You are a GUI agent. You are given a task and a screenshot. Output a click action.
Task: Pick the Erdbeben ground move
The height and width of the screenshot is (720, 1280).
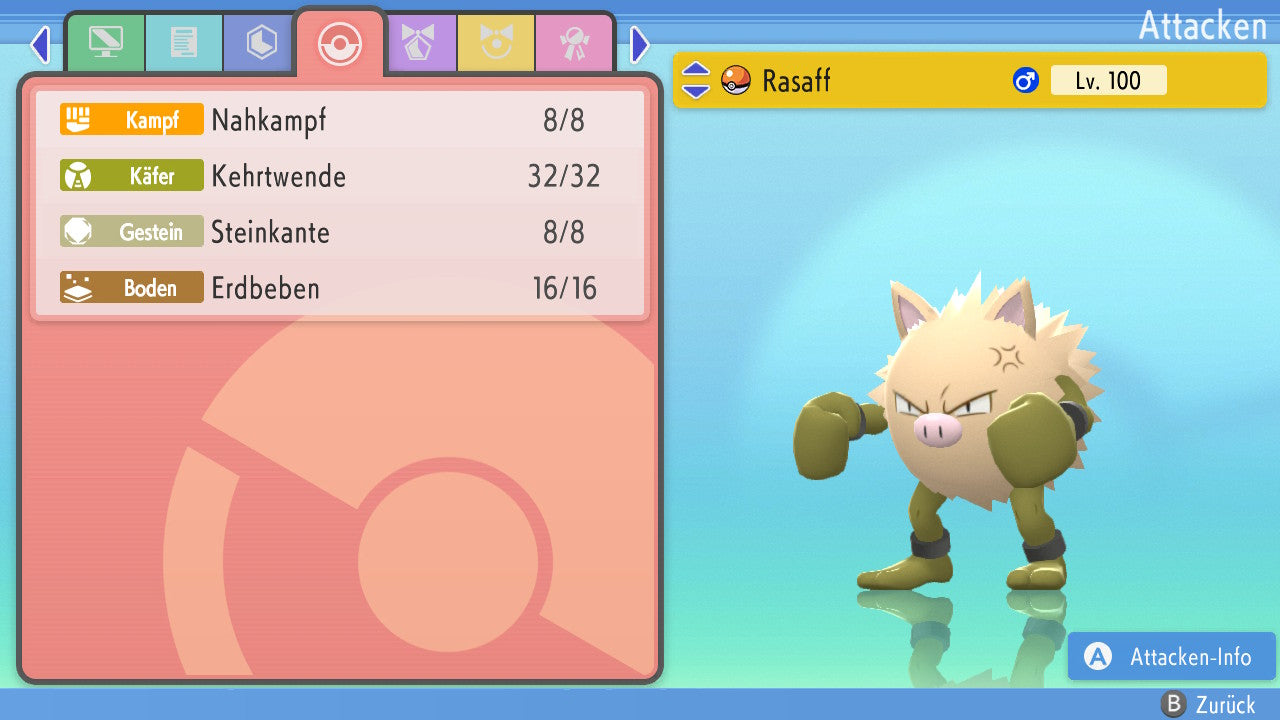coord(340,289)
